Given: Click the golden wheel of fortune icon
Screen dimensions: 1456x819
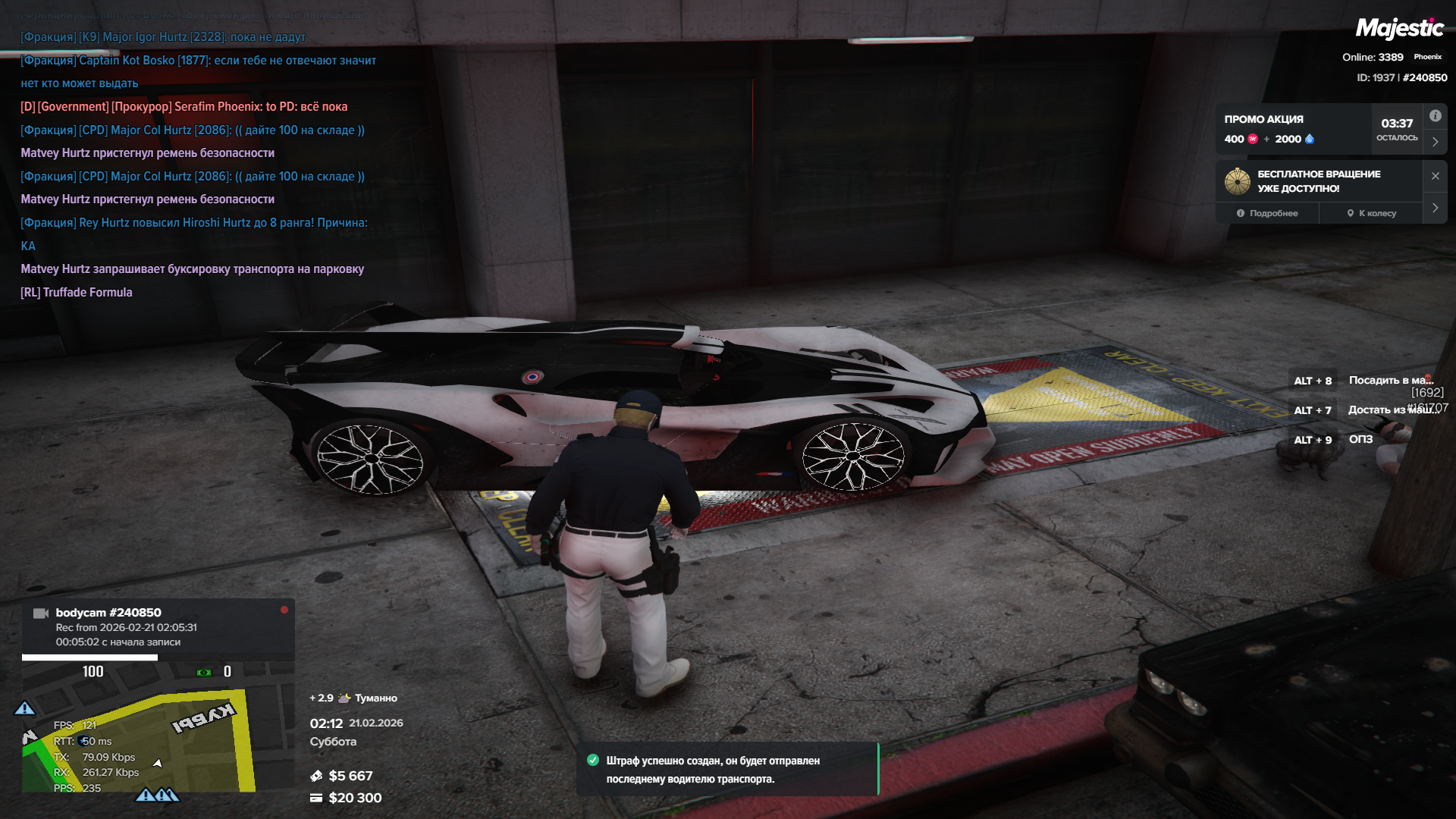Looking at the screenshot, I should click(x=1237, y=181).
